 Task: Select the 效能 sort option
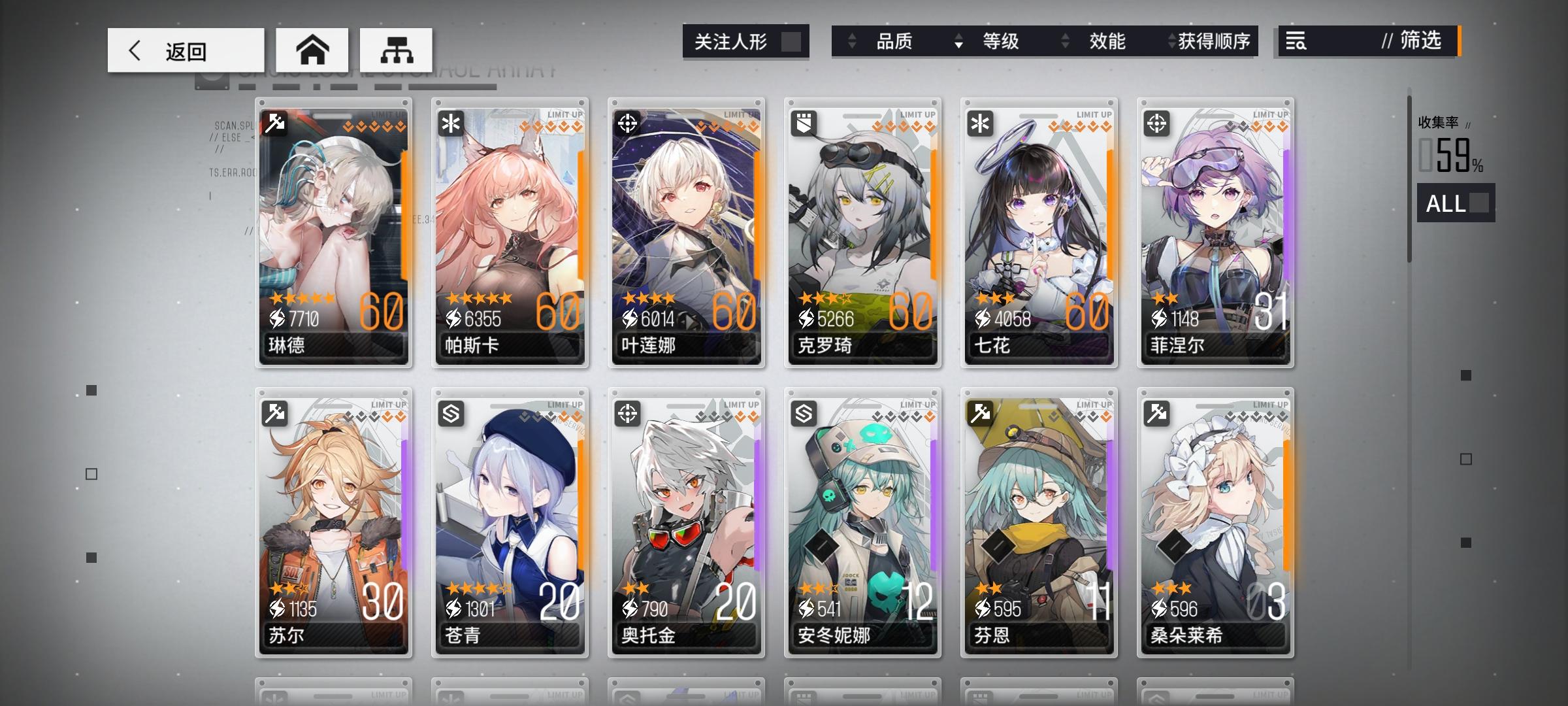pyautogui.click(x=1106, y=41)
